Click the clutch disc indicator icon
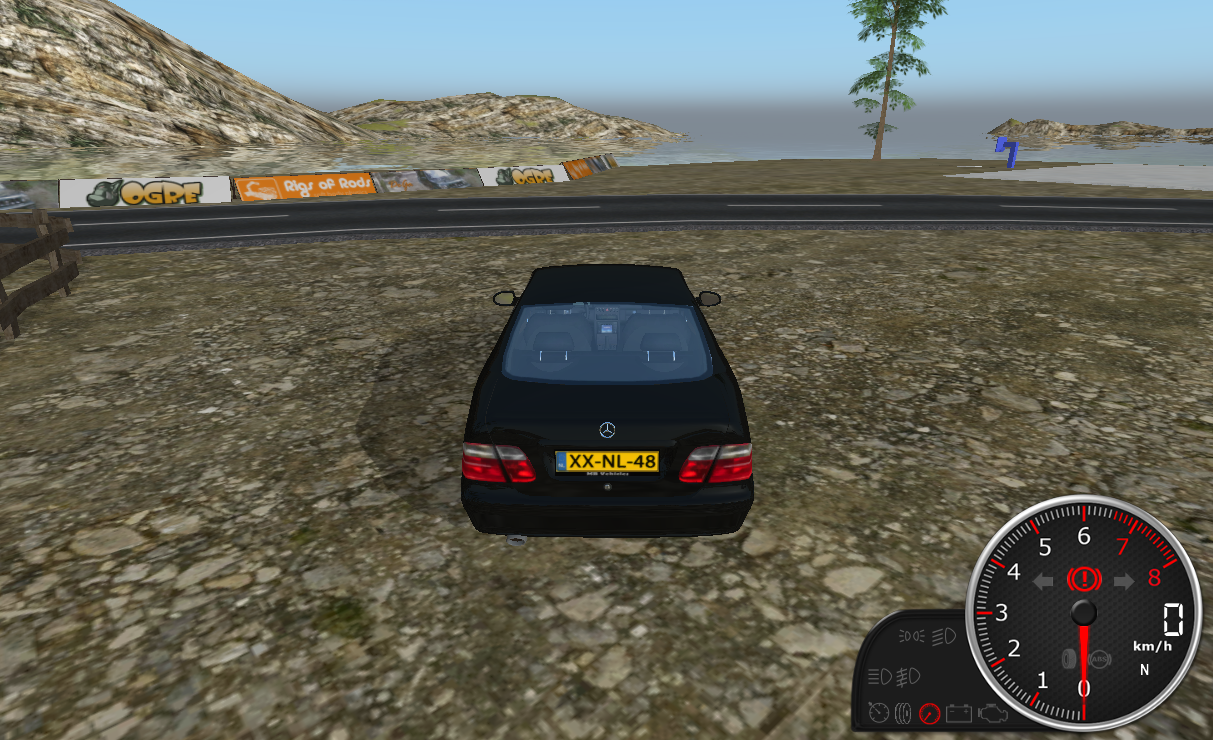The height and width of the screenshot is (740, 1213). [x=903, y=713]
